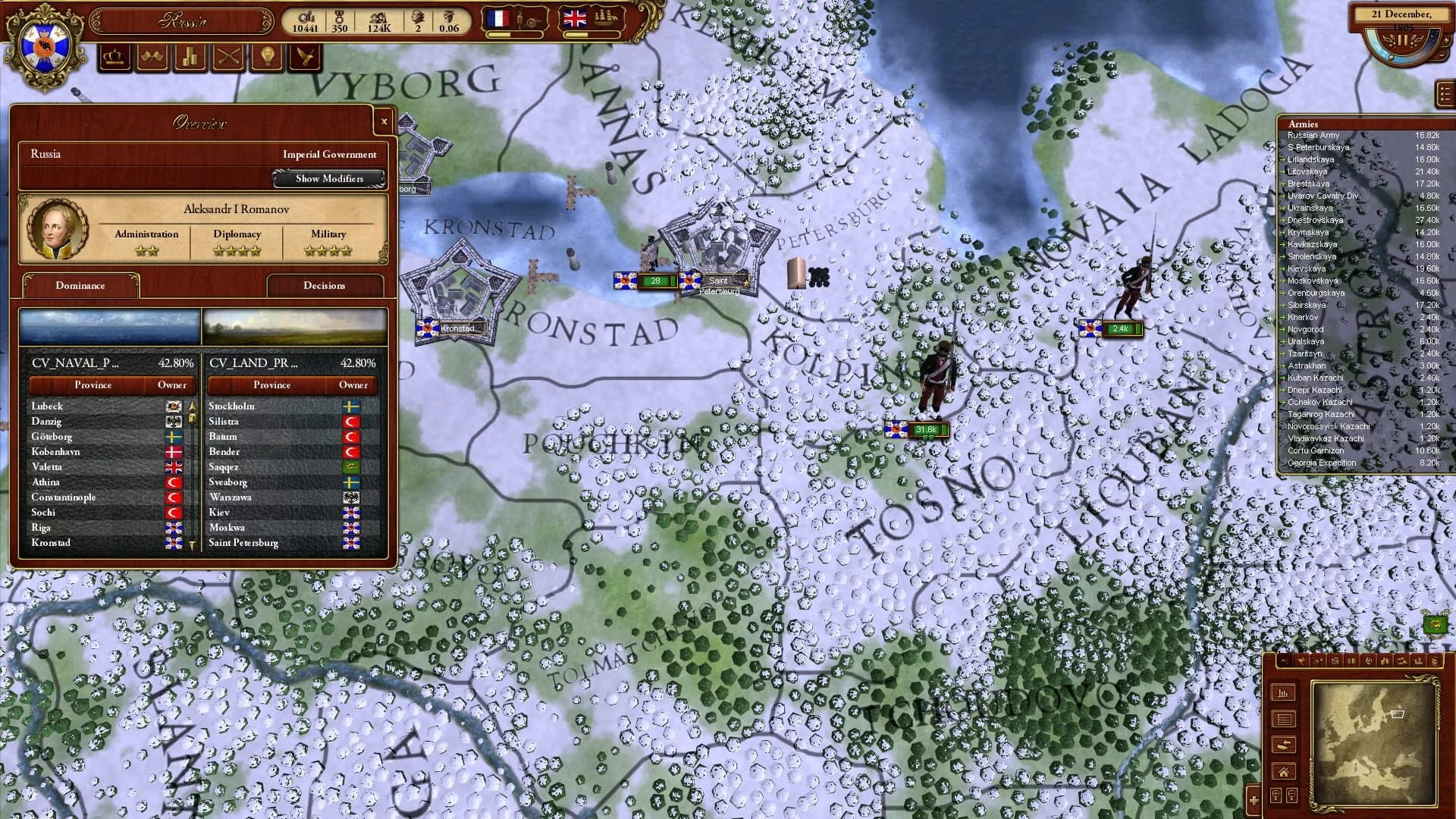The image size is (1456, 819).
Task: Click the go-back arrow icon beside the minimap
Action: tap(1284, 745)
